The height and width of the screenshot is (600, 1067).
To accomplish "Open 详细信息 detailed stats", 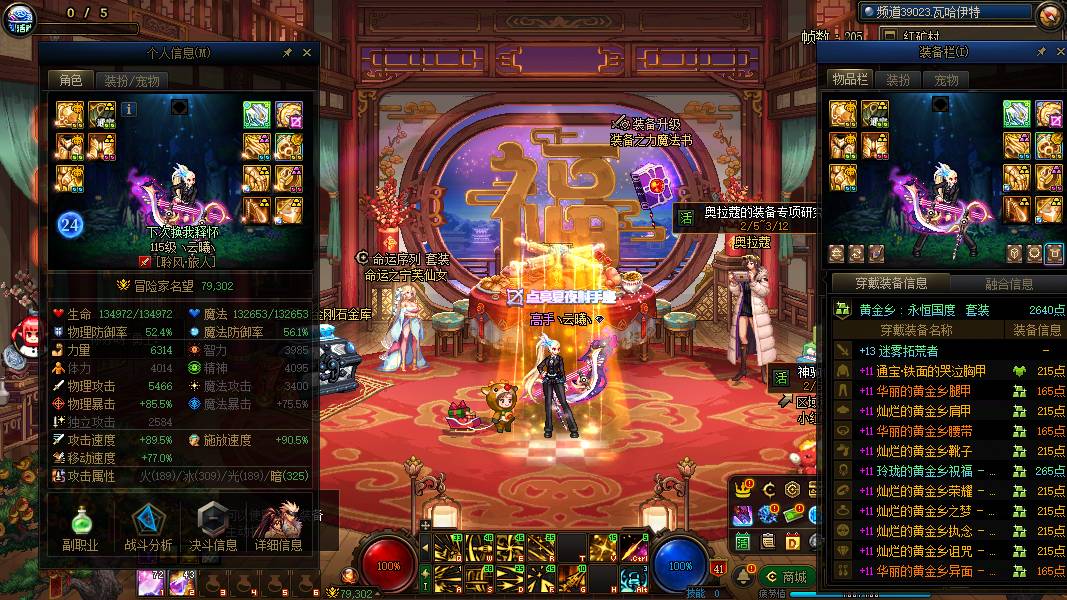I will 278,526.
